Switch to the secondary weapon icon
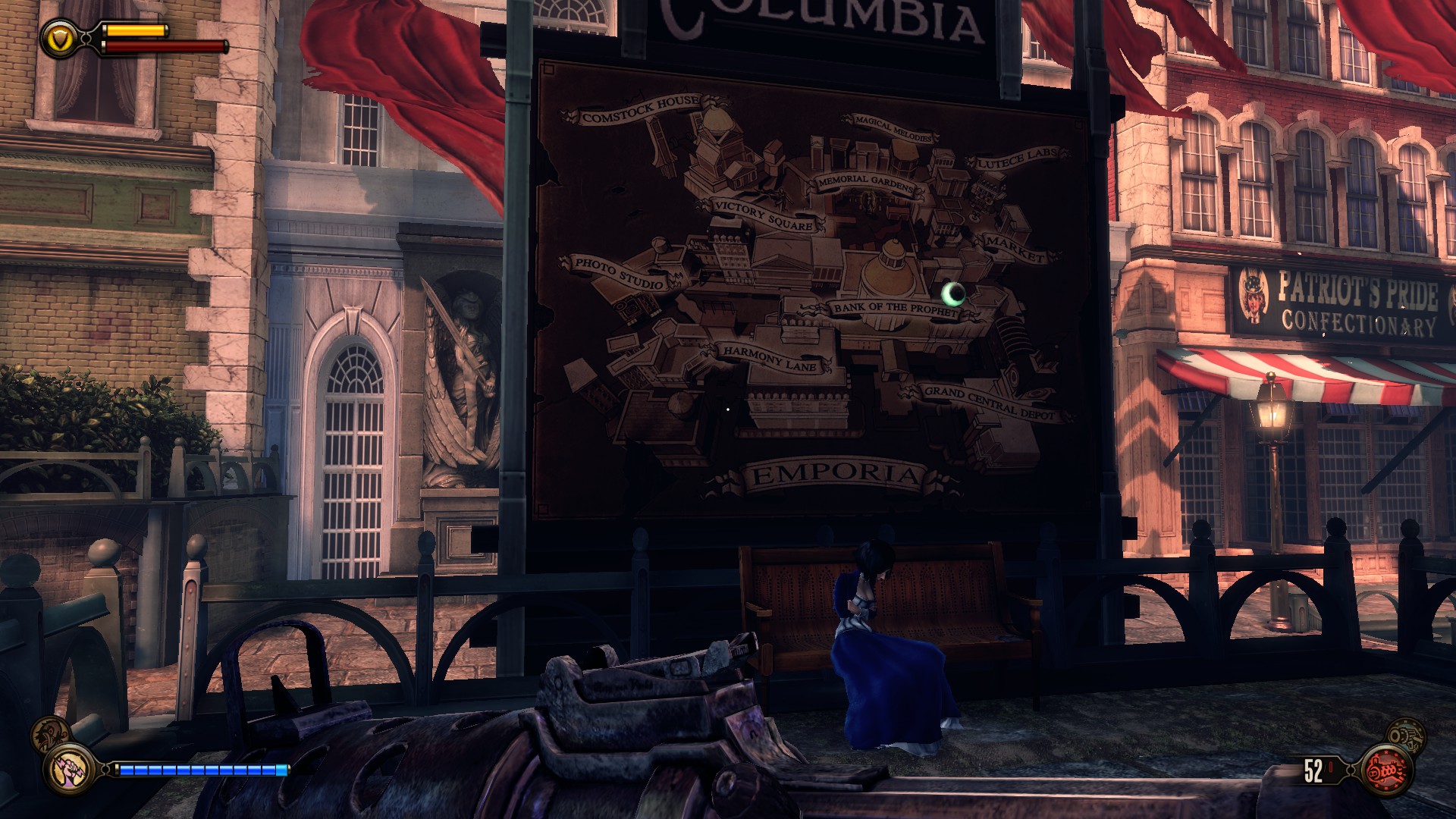Image resolution: width=1456 pixels, height=819 pixels. (1406, 735)
